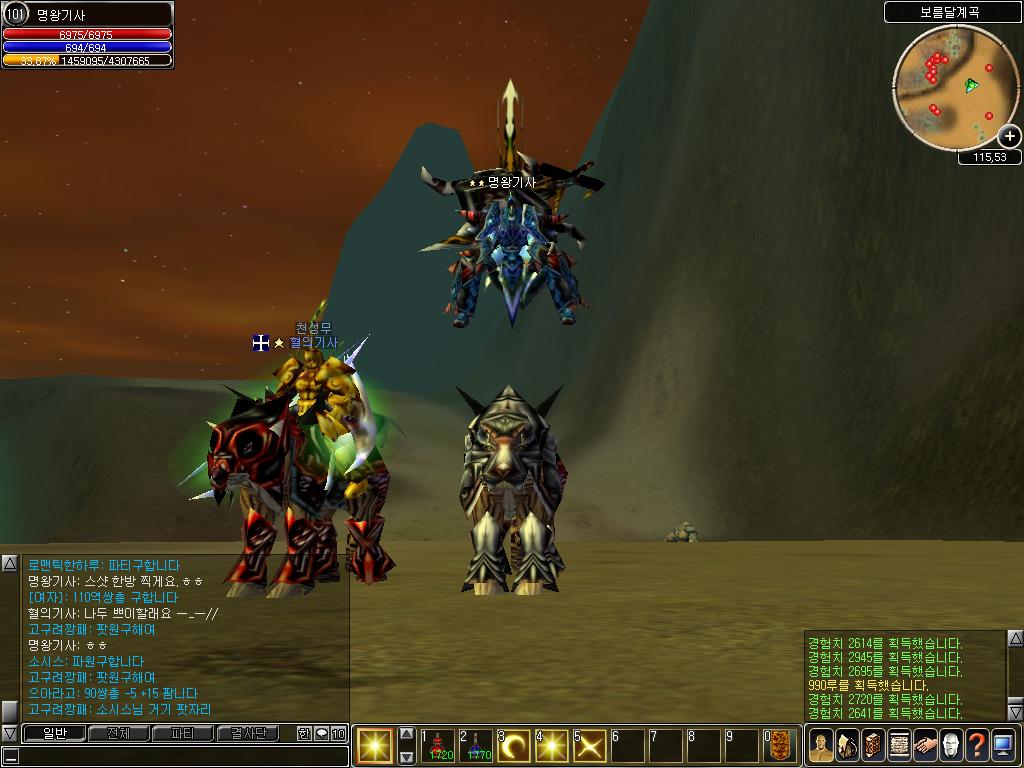Open system options via the monitor icon
1024x768 pixels.
click(x=1003, y=745)
